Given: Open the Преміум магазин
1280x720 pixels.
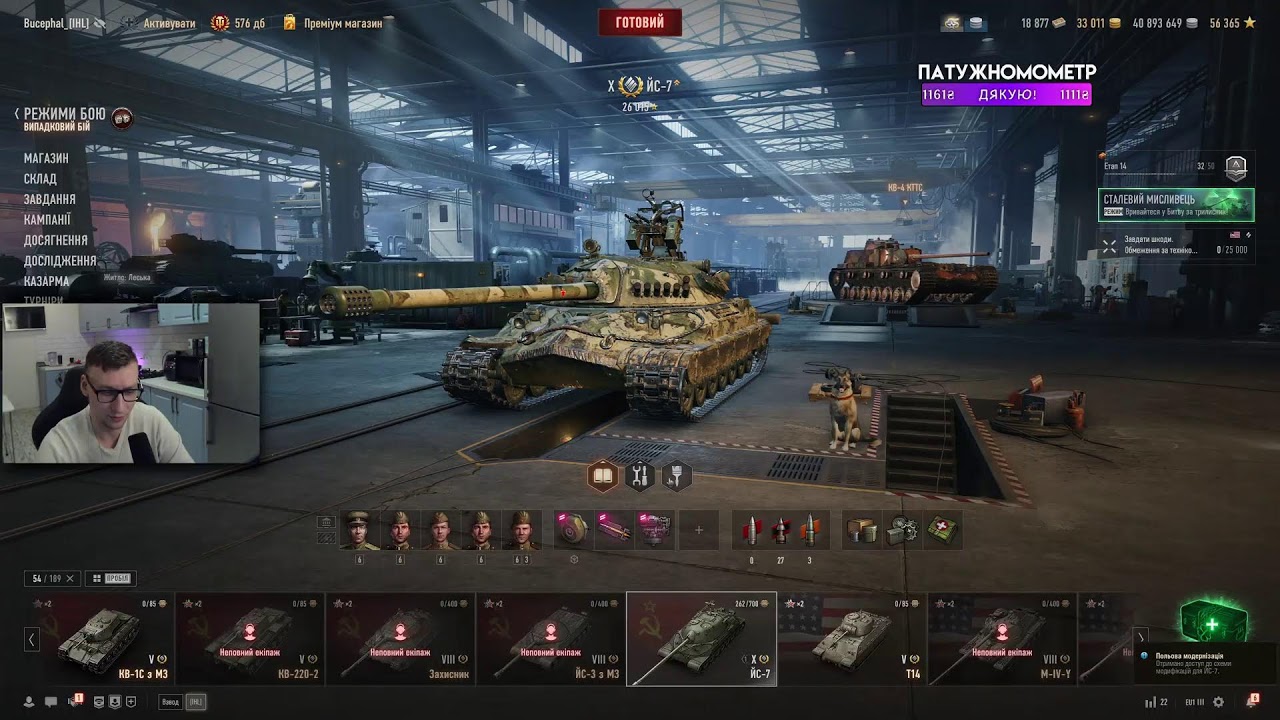Looking at the screenshot, I should 333,23.
